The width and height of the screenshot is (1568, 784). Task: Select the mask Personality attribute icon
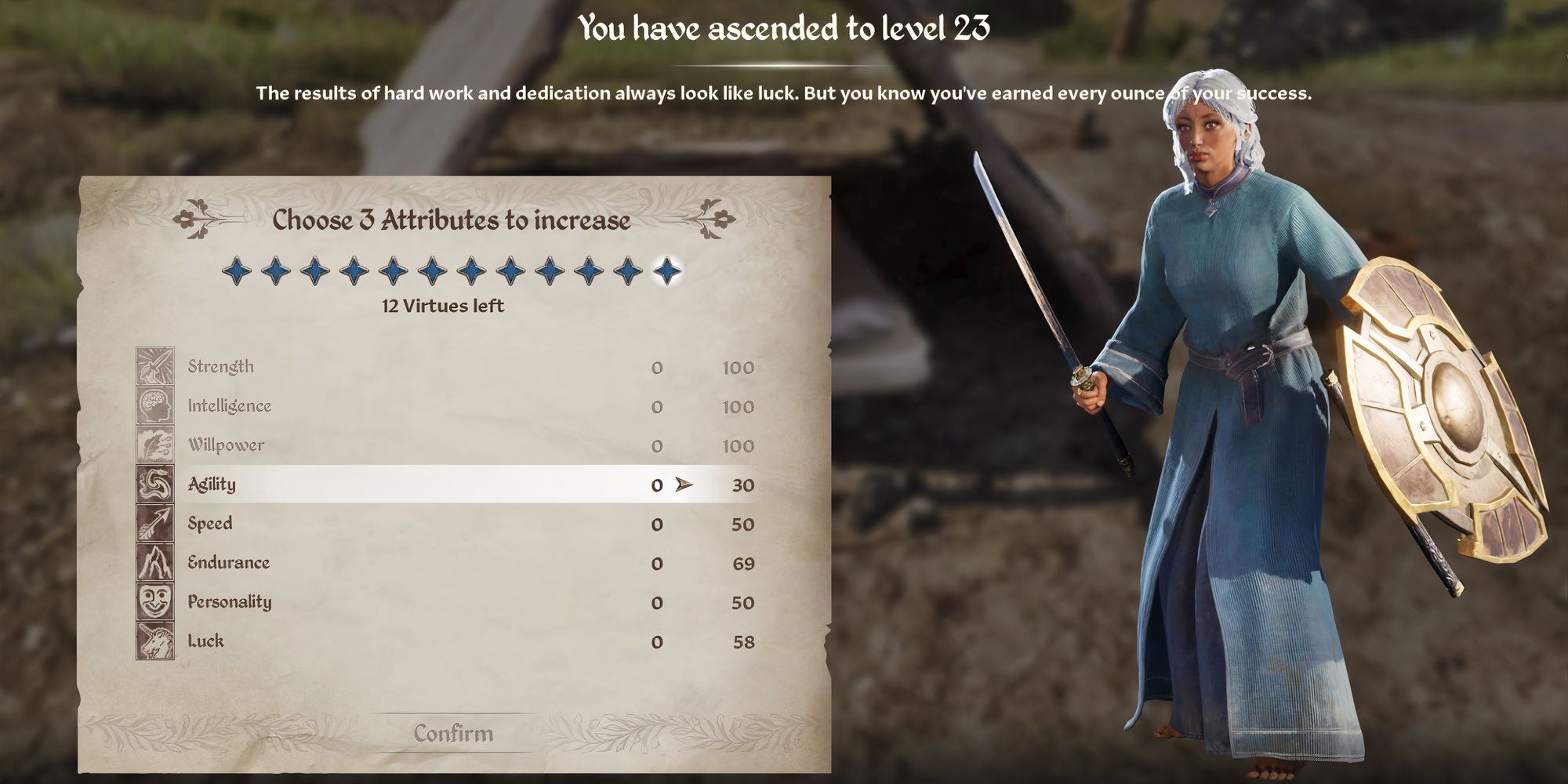pyautogui.click(x=155, y=601)
